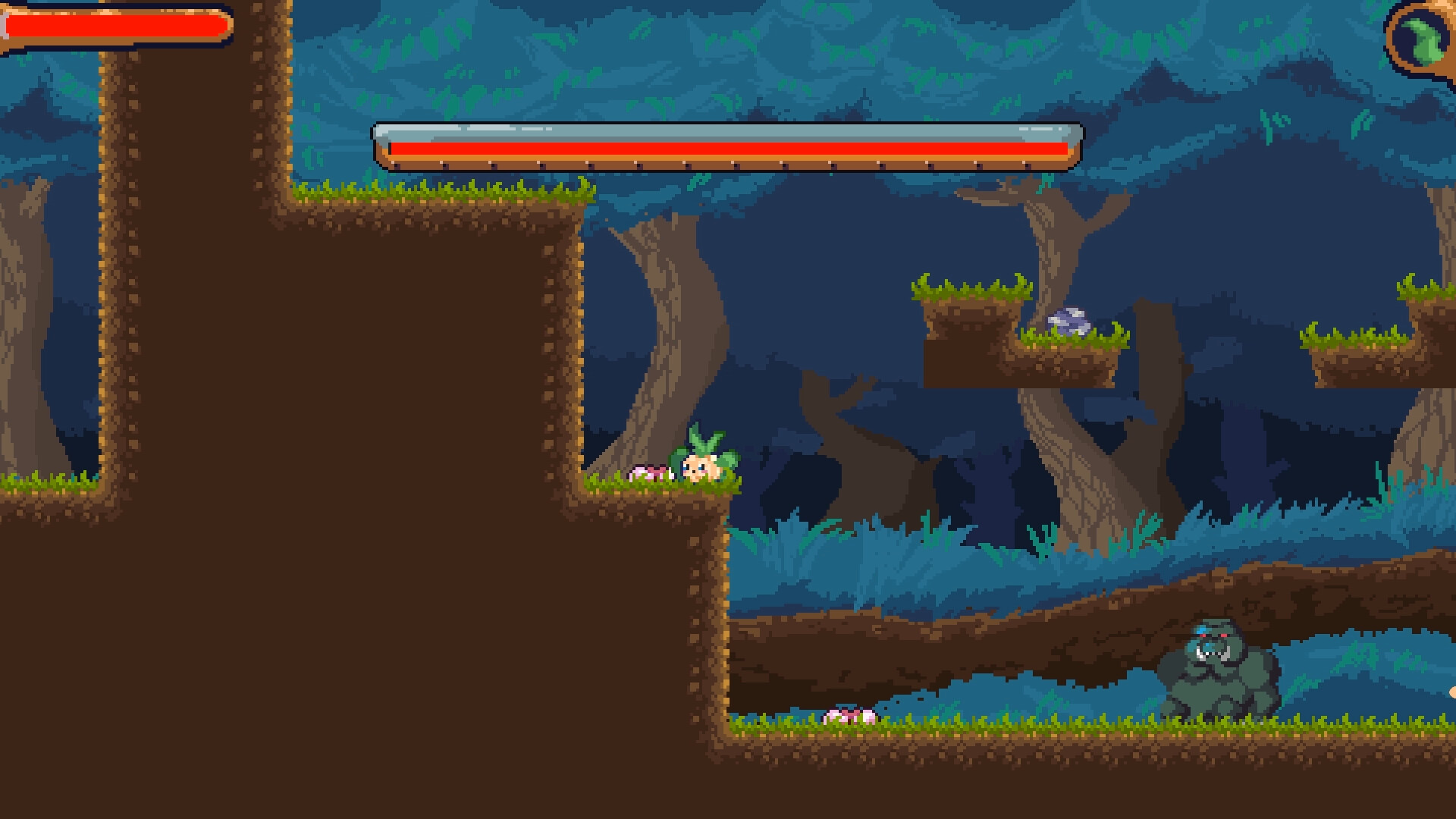Screen dimensions: 1456x819
Task: Click the pink item on the bottom ground
Action: click(x=849, y=717)
